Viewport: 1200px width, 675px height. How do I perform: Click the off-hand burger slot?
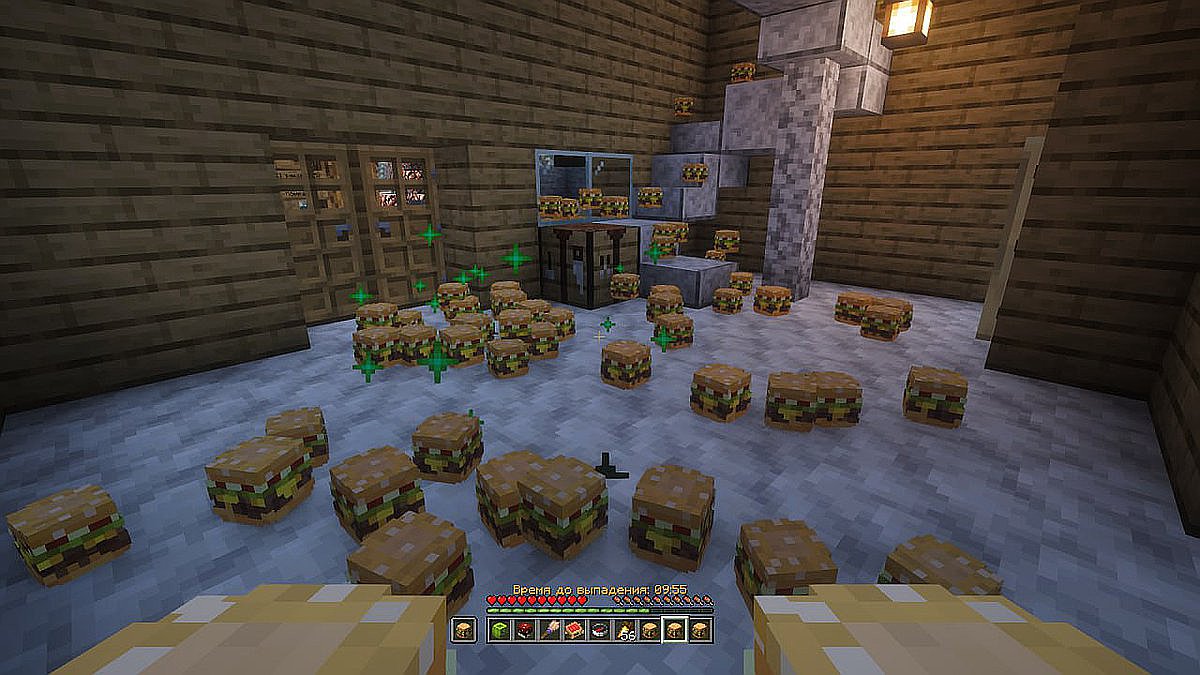click(463, 630)
